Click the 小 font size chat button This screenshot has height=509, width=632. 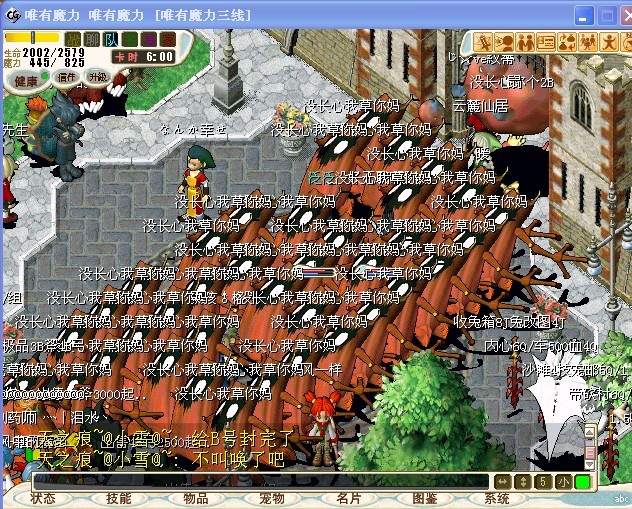(564, 482)
